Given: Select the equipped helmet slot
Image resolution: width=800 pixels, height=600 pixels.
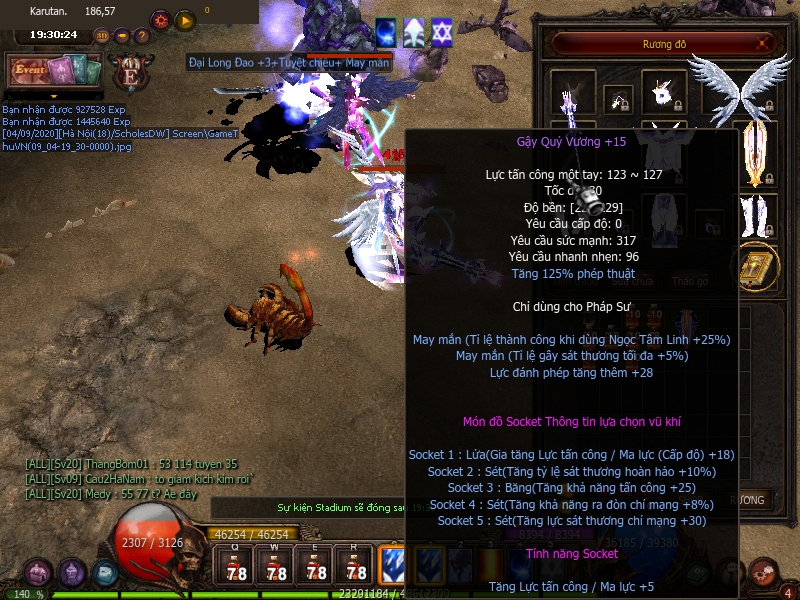Looking at the screenshot, I should 663,92.
